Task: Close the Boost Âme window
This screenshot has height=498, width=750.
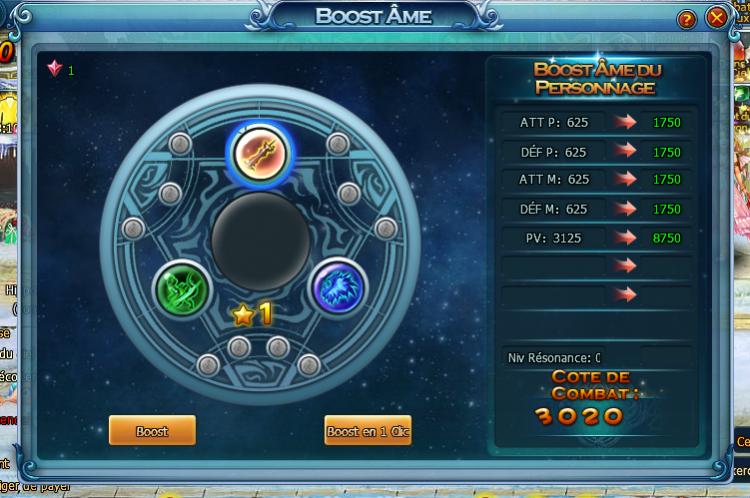Action: point(716,18)
